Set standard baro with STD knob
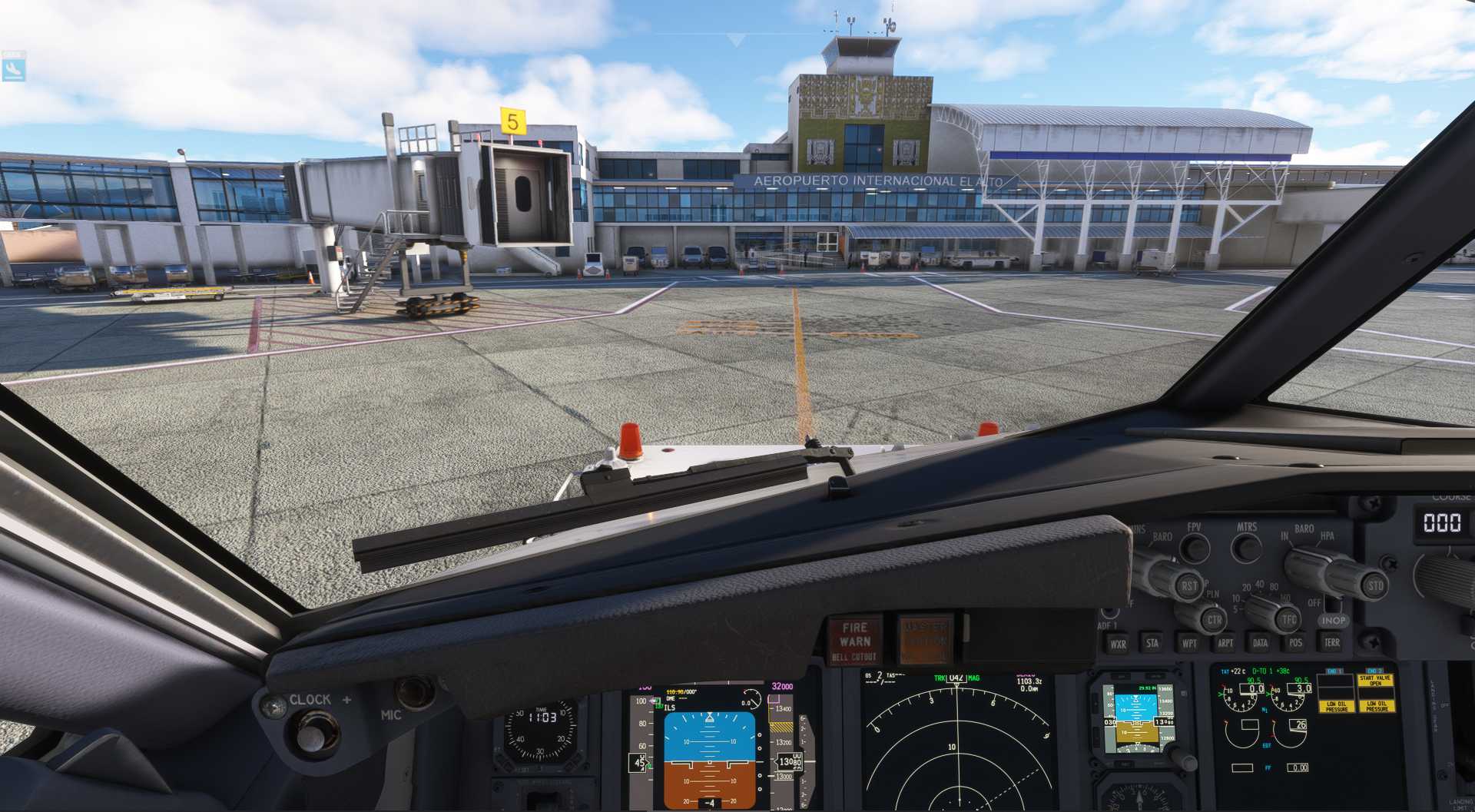This screenshot has width=1475, height=812. (1374, 585)
